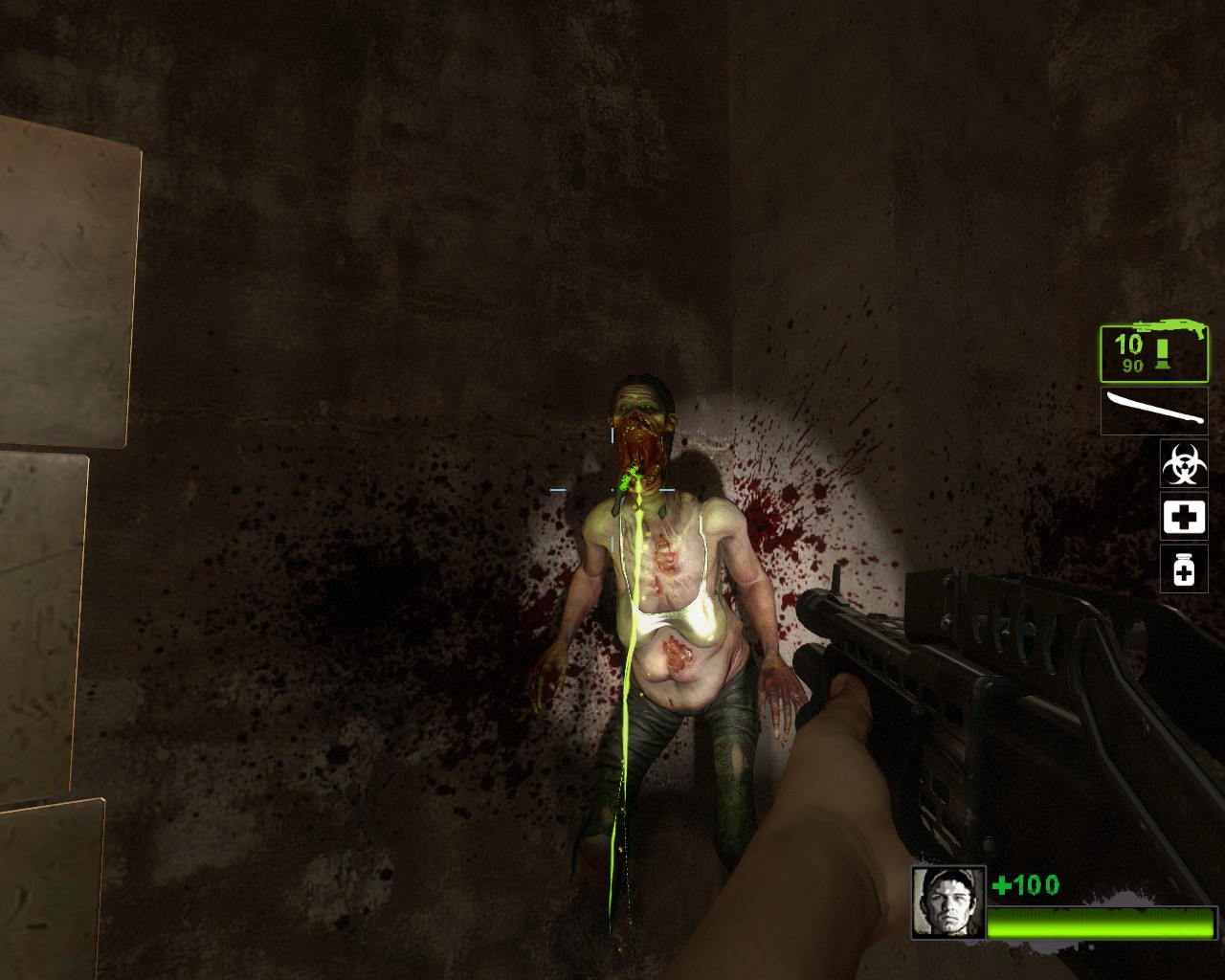Select the biohazard bile jar slot
This screenshot has width=1225, height=980.
1184,464
